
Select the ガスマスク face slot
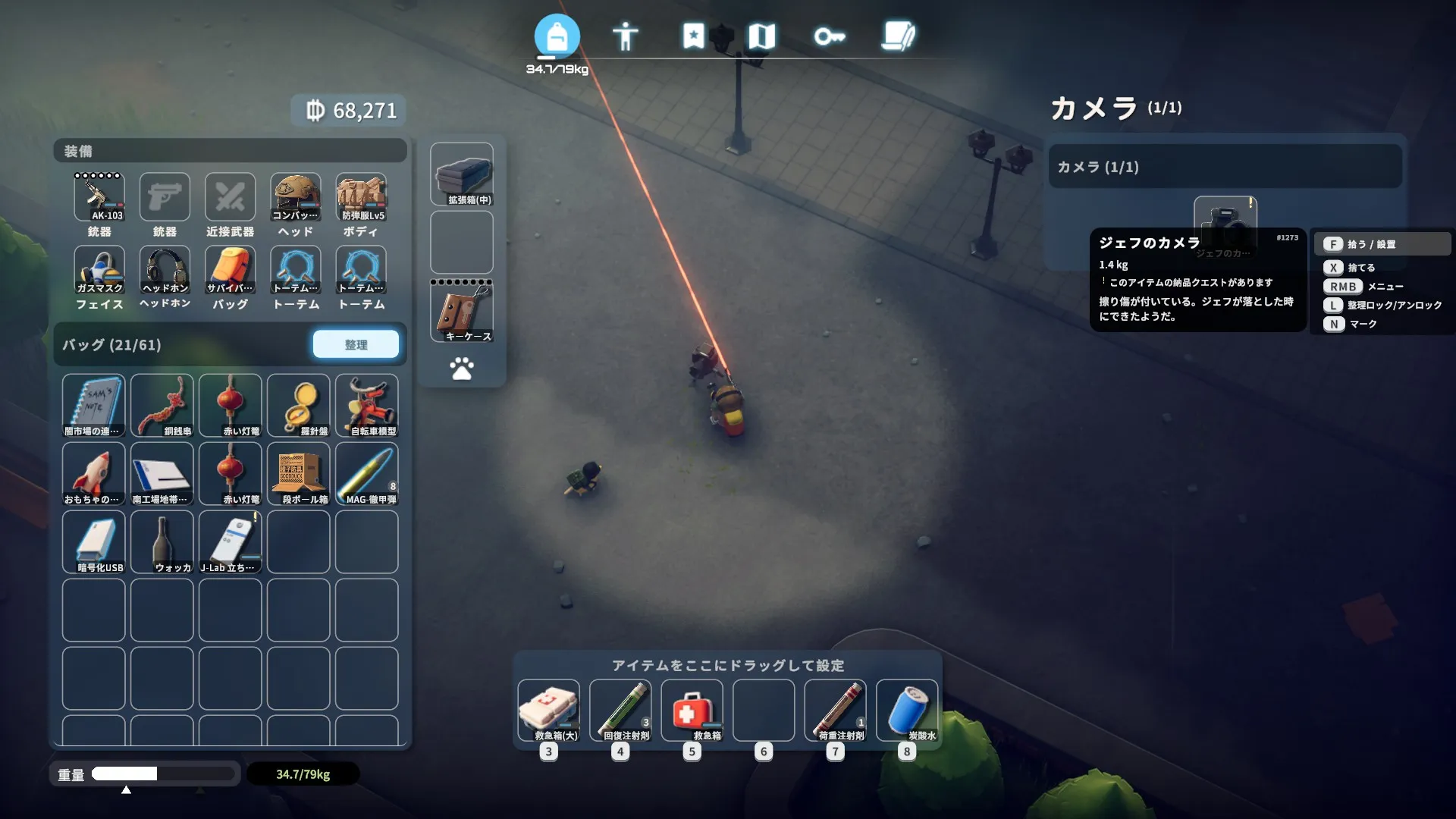pyautogui.click(x=99, y=270)
